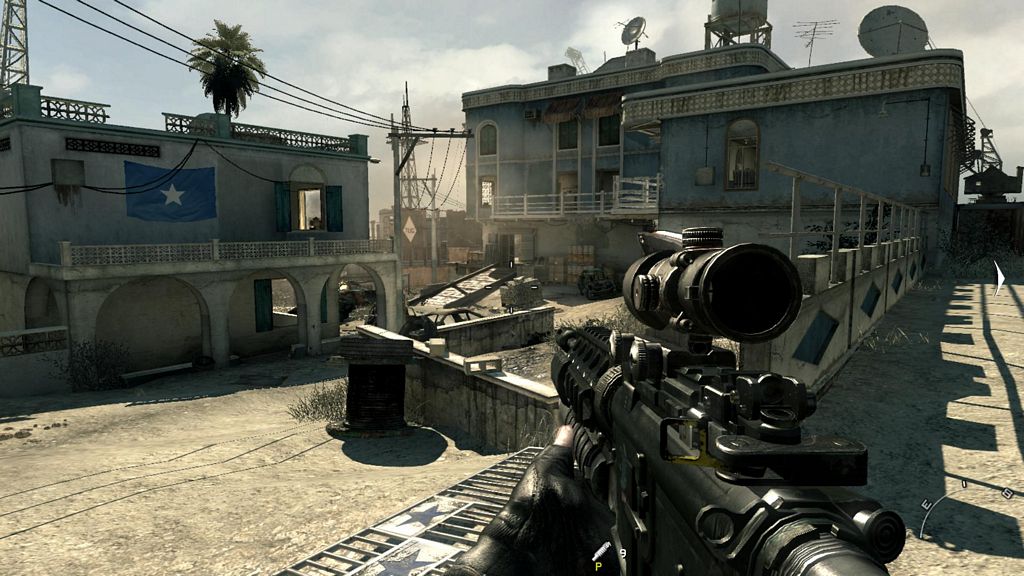Click the suppressor attachment icon
This screenshot has width=1024, height=576.
point(601,551)
